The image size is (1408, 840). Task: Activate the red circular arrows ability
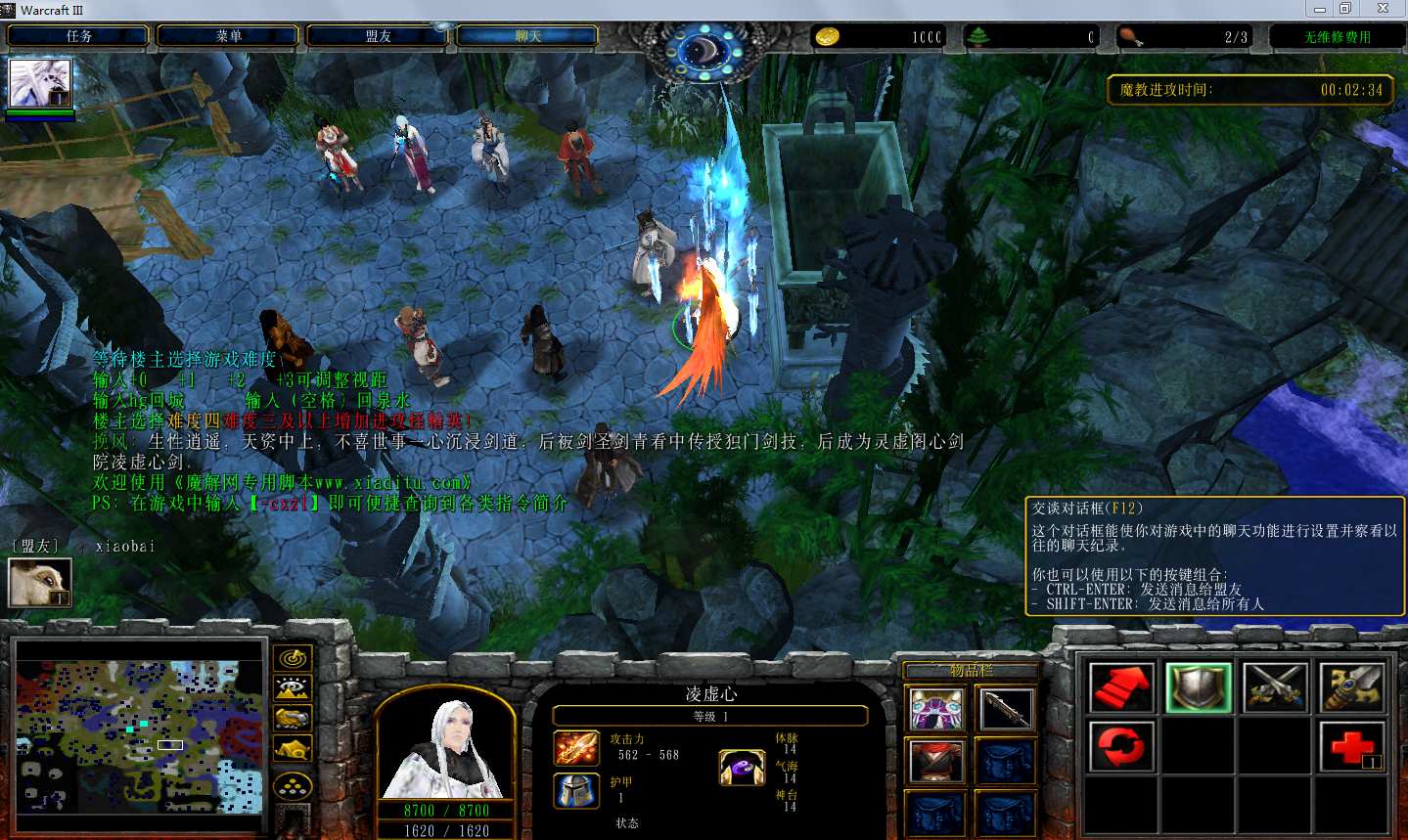[1121, 747]
